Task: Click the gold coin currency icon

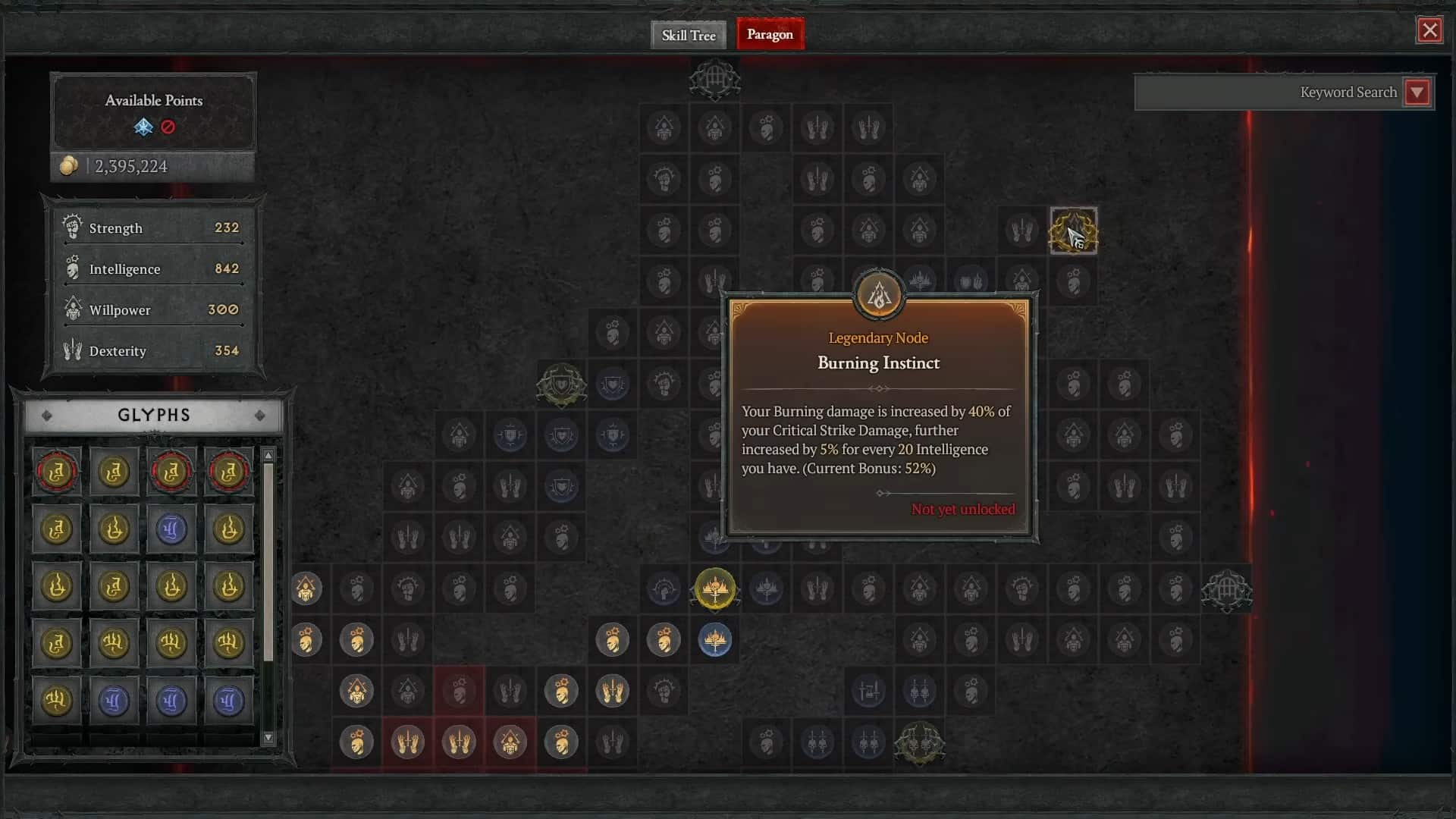Action: tap(68, 166)
